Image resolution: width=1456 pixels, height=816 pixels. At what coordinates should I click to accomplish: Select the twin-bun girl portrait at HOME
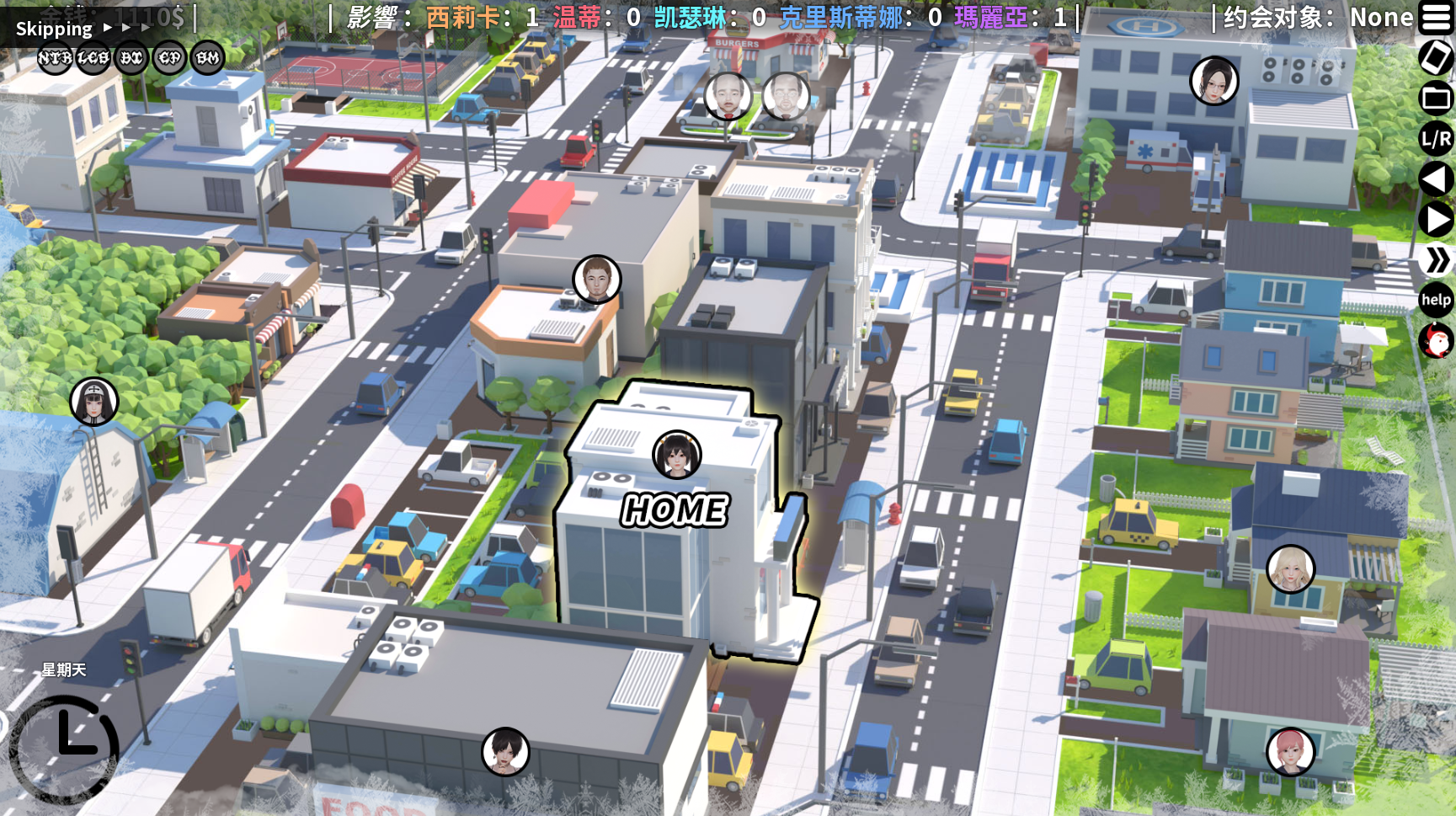(x=677, y=455)
